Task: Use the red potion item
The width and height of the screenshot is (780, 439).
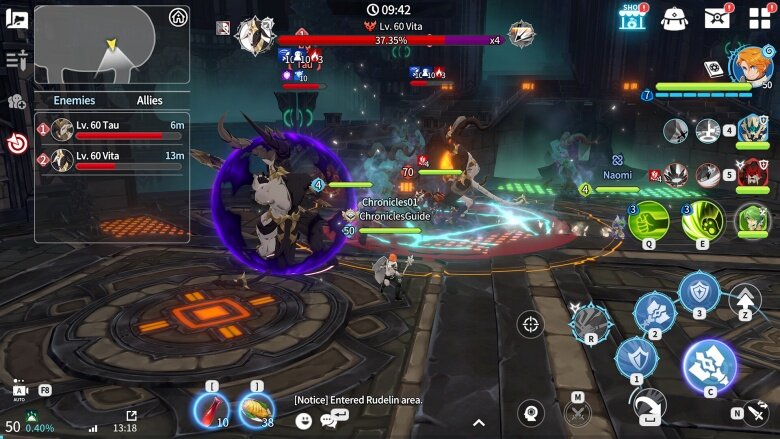Action: (x=211, y=409)
